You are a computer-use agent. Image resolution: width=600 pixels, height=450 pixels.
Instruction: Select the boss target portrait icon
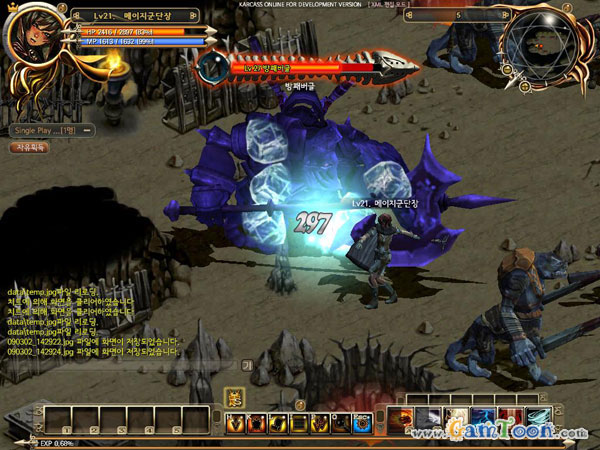[x=212, y=66]
